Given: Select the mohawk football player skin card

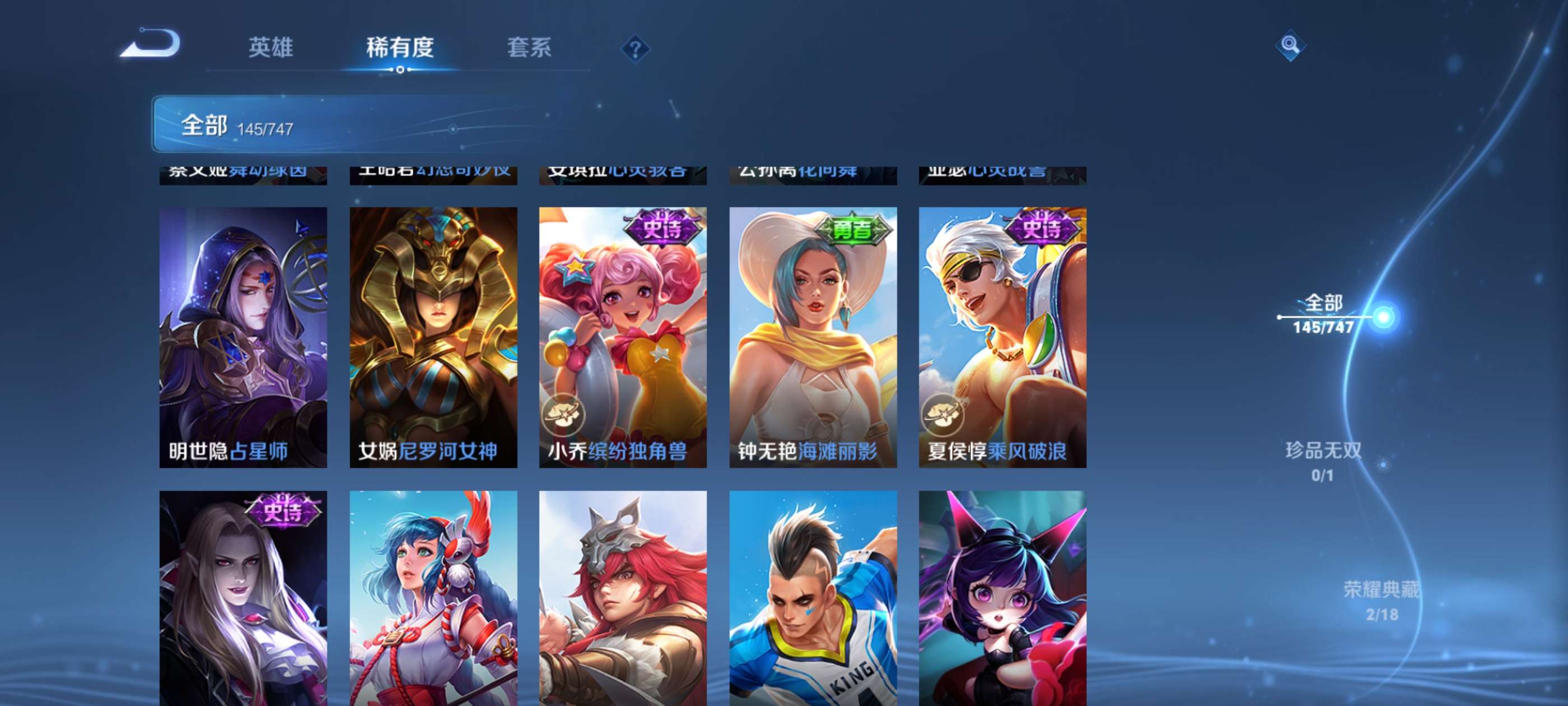Looking at the screenshot, I should tap(813, 597).
